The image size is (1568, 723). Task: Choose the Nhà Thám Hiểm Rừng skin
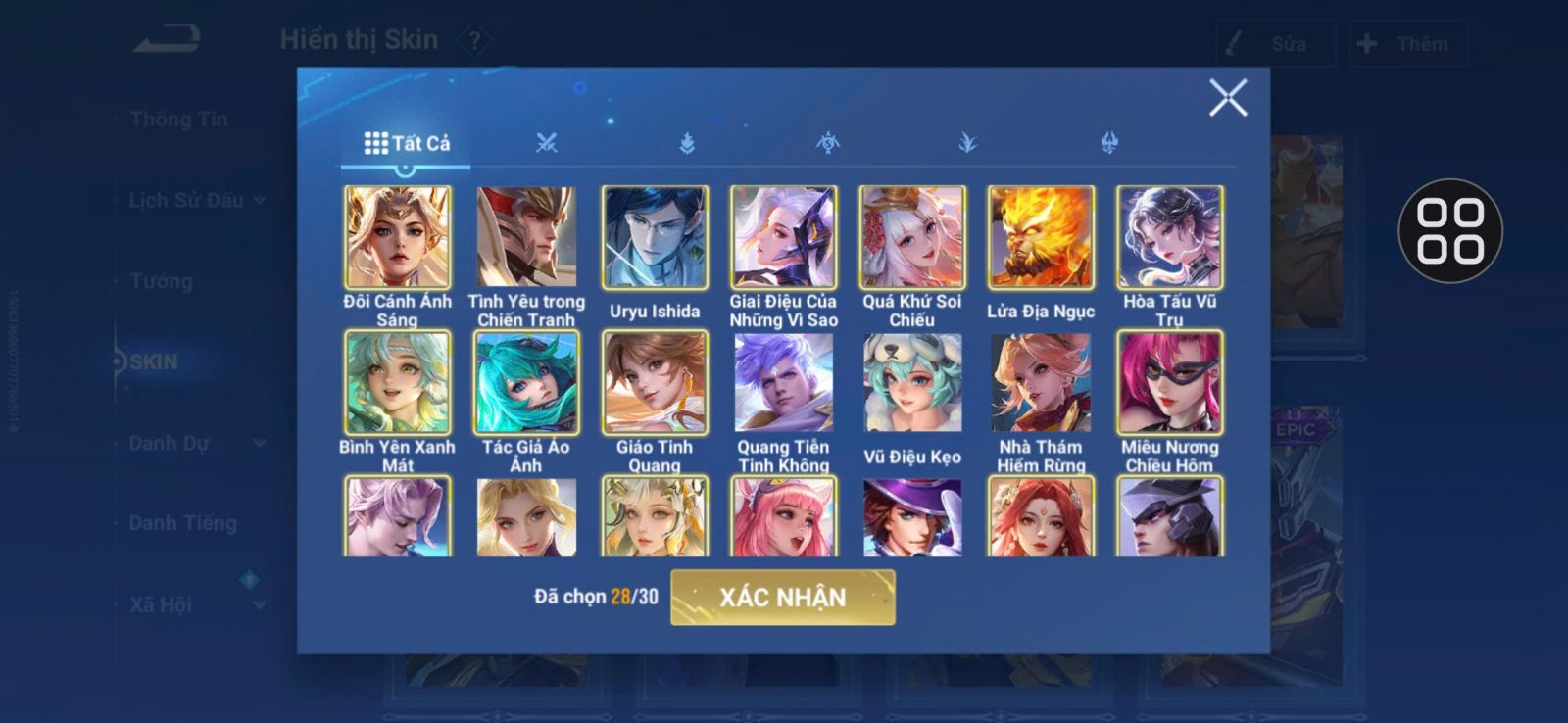click(1041, 382)
